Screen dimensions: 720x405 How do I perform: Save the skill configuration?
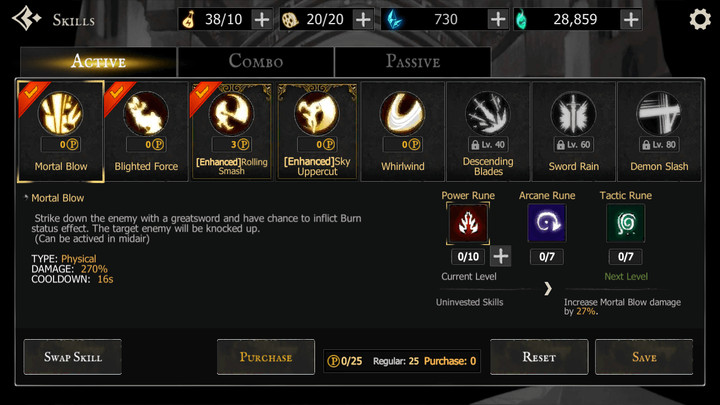(x=644, y=357)
